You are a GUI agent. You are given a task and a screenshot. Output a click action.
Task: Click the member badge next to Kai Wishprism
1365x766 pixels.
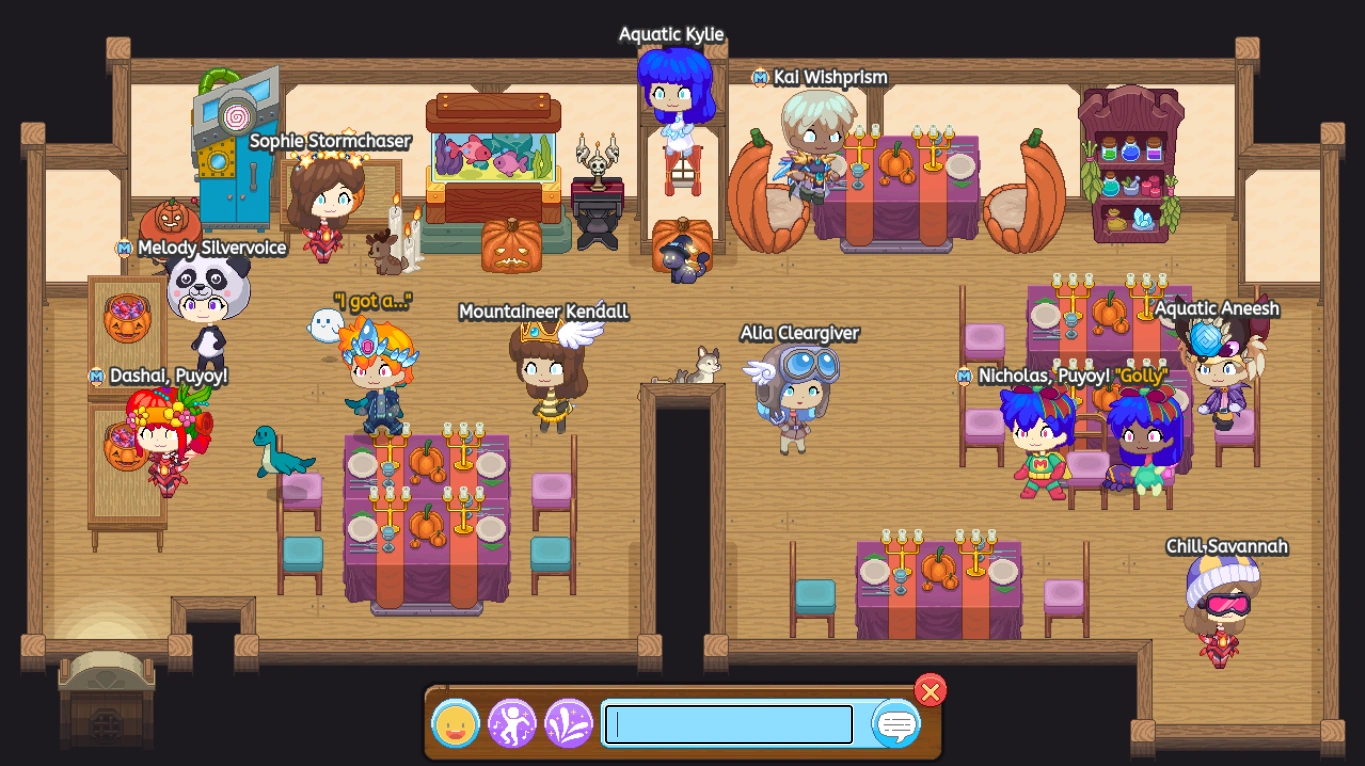[x=762, y=77]
